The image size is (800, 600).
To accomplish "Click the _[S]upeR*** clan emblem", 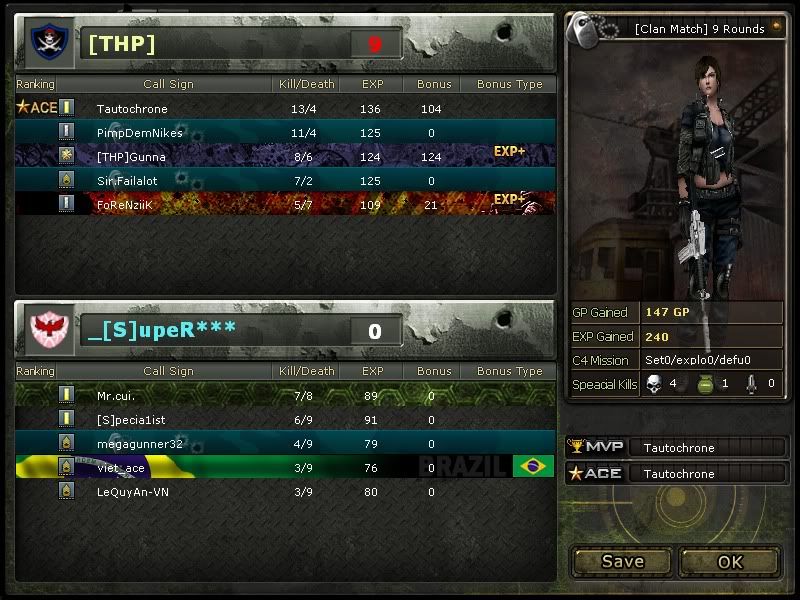I will (x=46, y=329).
